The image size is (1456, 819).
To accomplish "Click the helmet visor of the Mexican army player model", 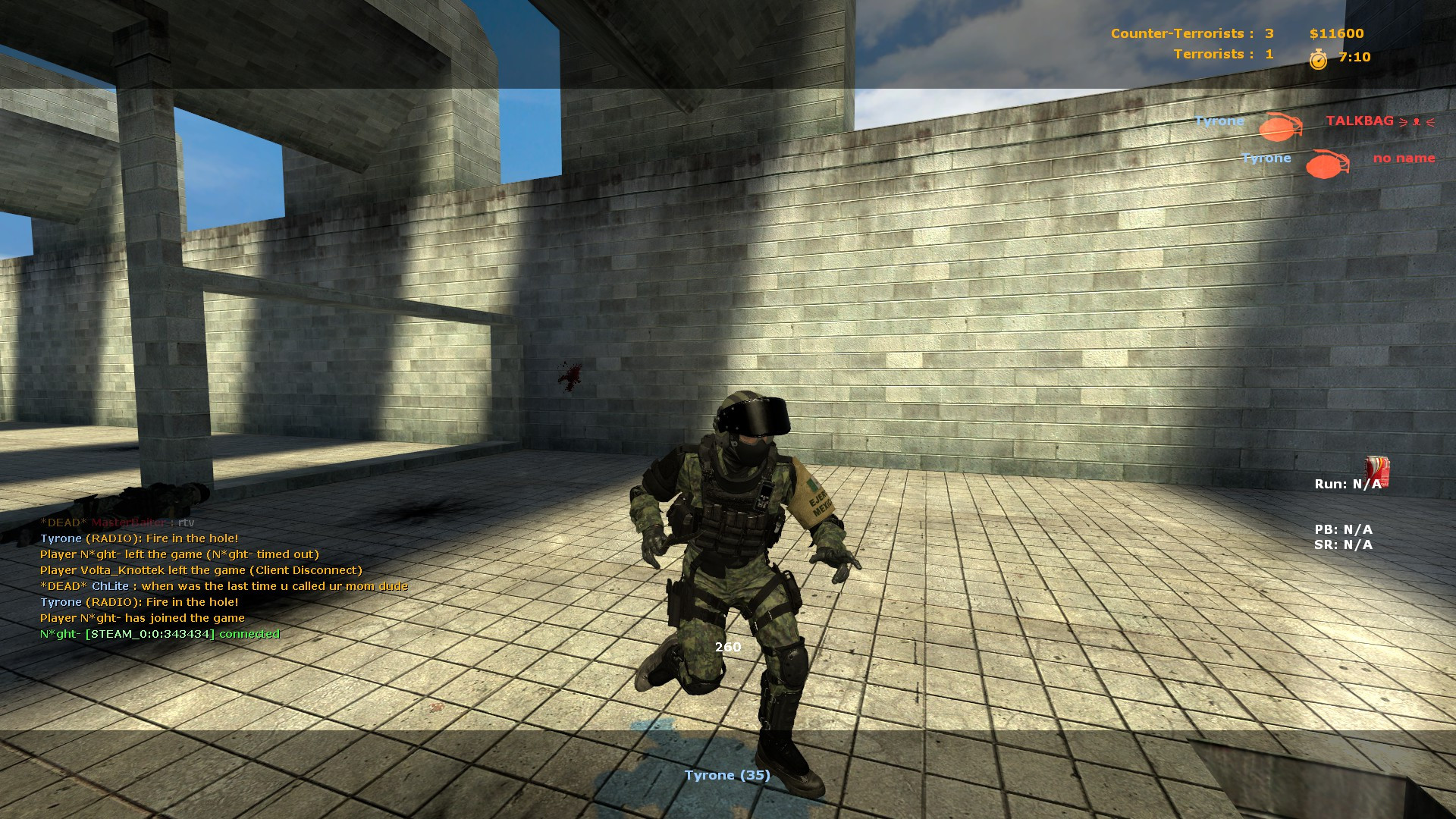I will click(755, 416).
